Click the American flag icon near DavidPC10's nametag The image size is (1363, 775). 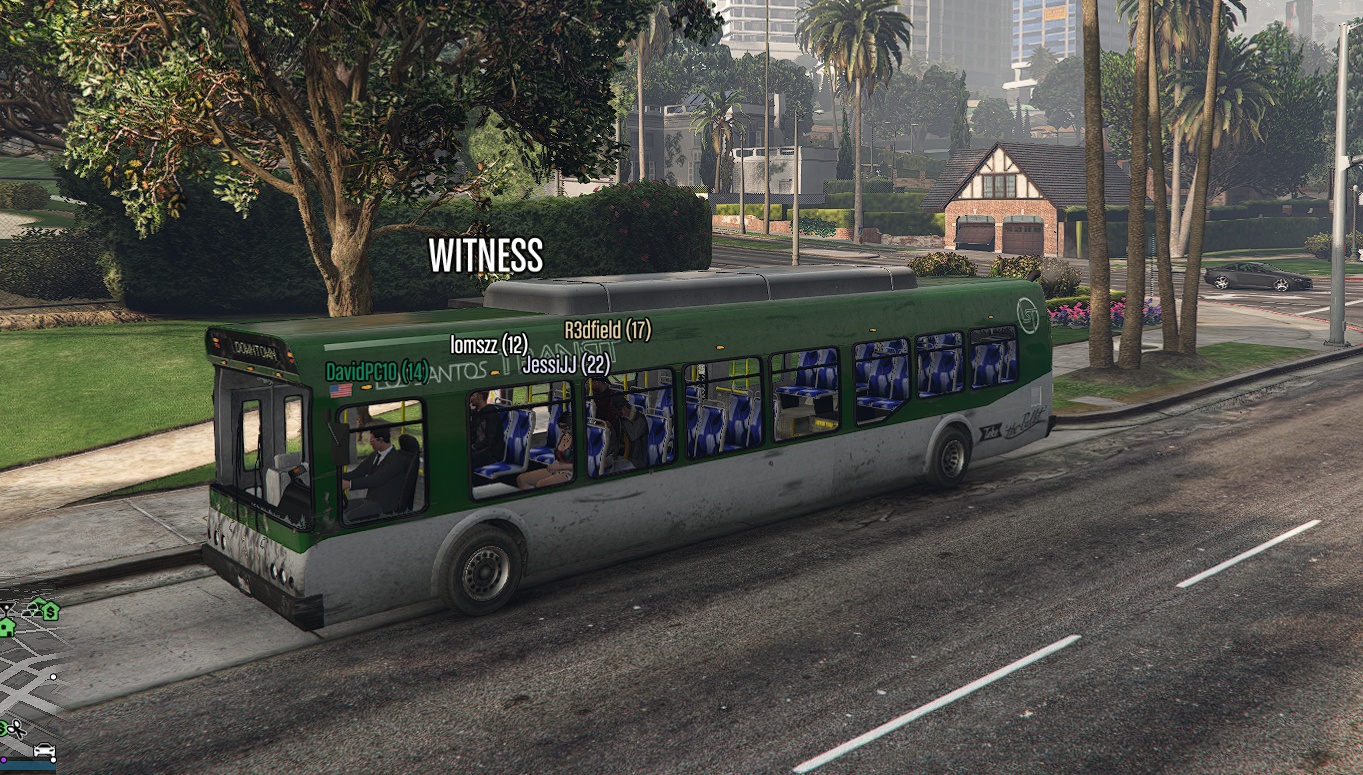[340, 389]
